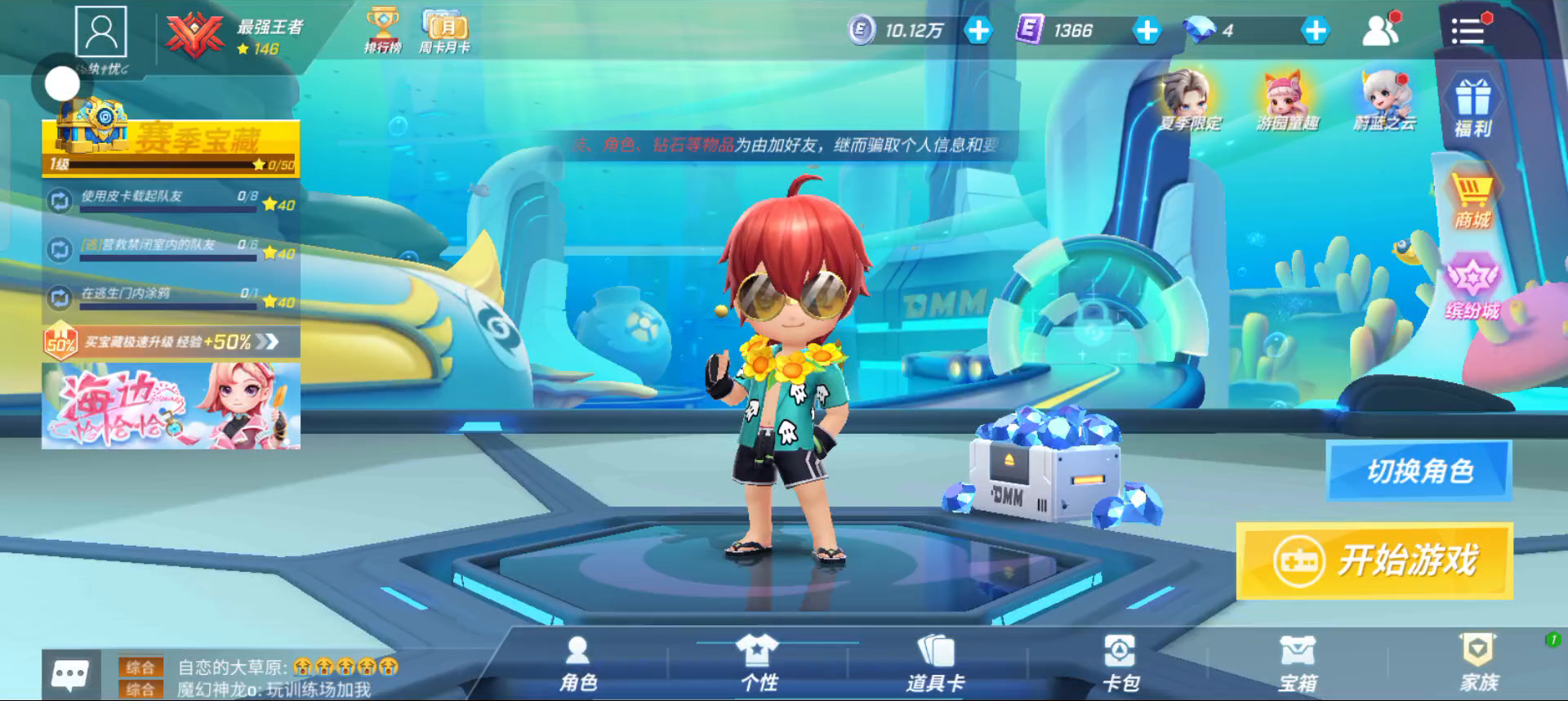Open the 夏季限定 summer limited event
1568x701 pixels.
(1189, 101)
